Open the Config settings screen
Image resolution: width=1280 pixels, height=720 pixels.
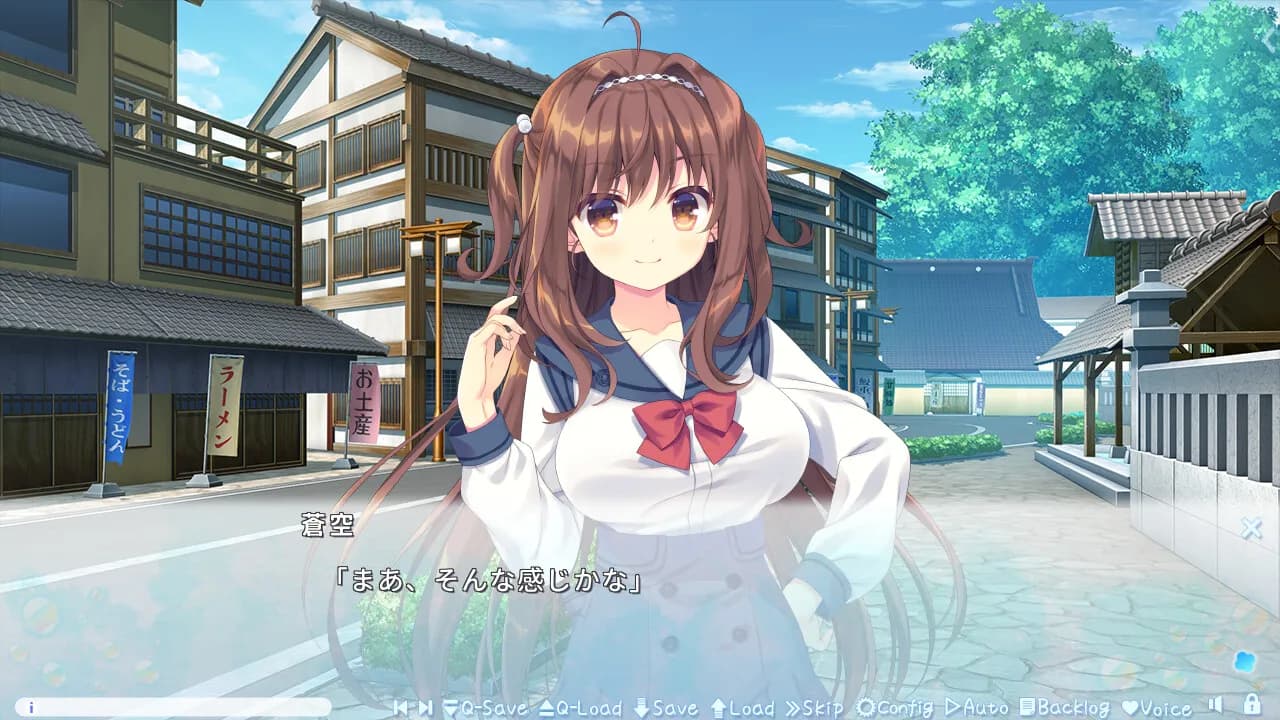(x=897, y=707)
